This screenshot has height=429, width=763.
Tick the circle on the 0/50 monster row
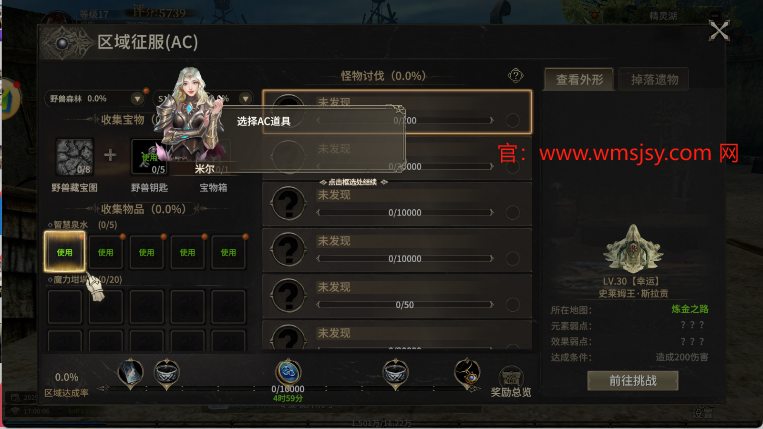[513, 303]
